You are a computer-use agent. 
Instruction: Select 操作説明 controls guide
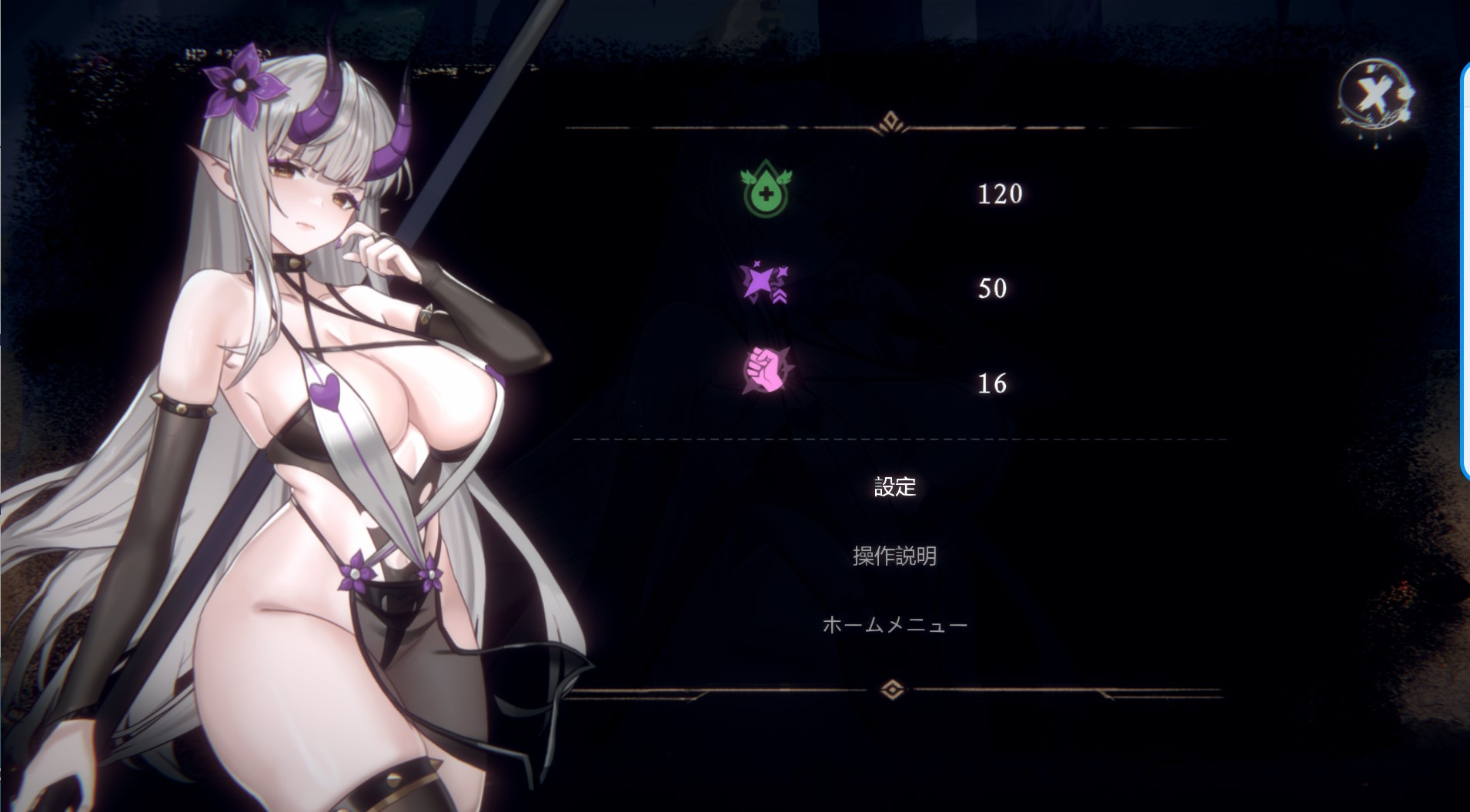coord(894,556)
